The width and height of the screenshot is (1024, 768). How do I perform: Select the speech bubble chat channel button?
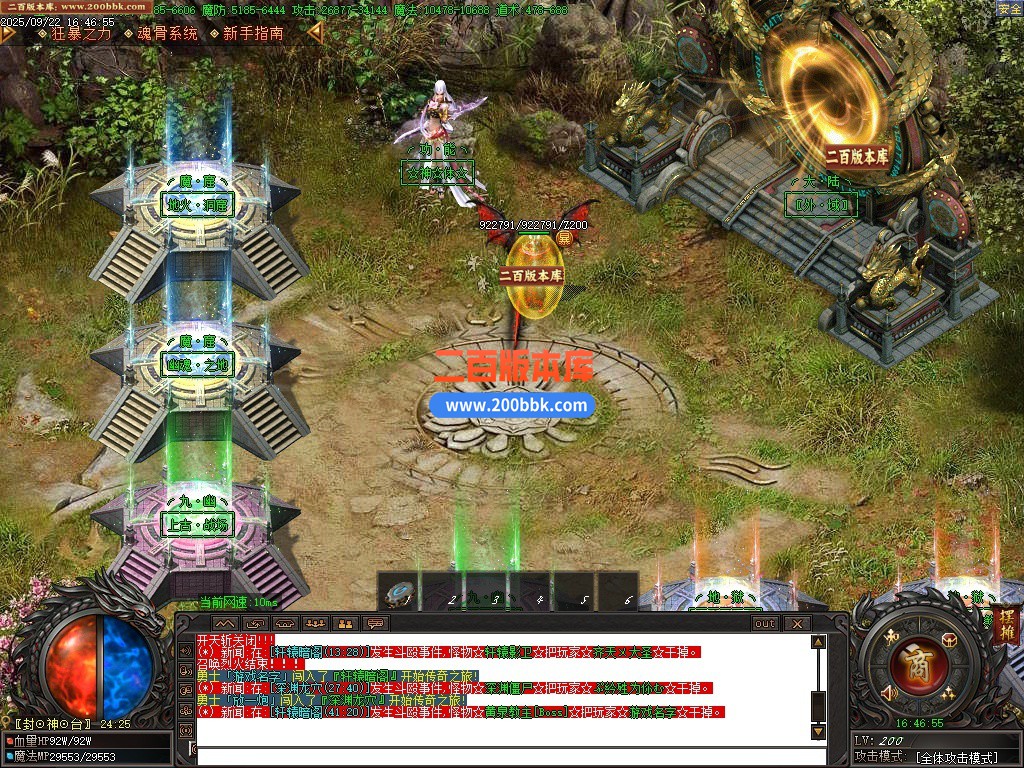click(x=376, y=623)
